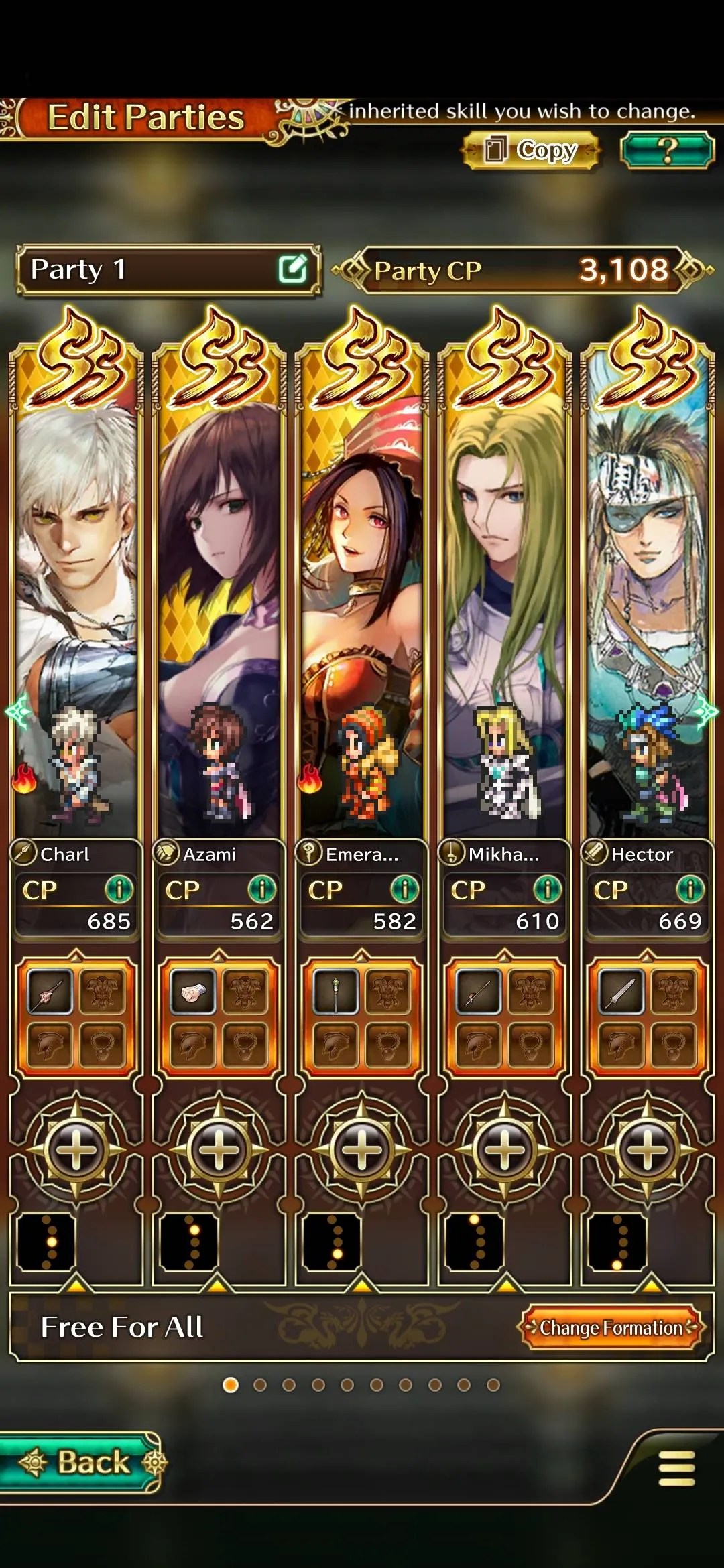Show Charl's CP info
Screen dimensions: 724x1568
click(119, 890)
